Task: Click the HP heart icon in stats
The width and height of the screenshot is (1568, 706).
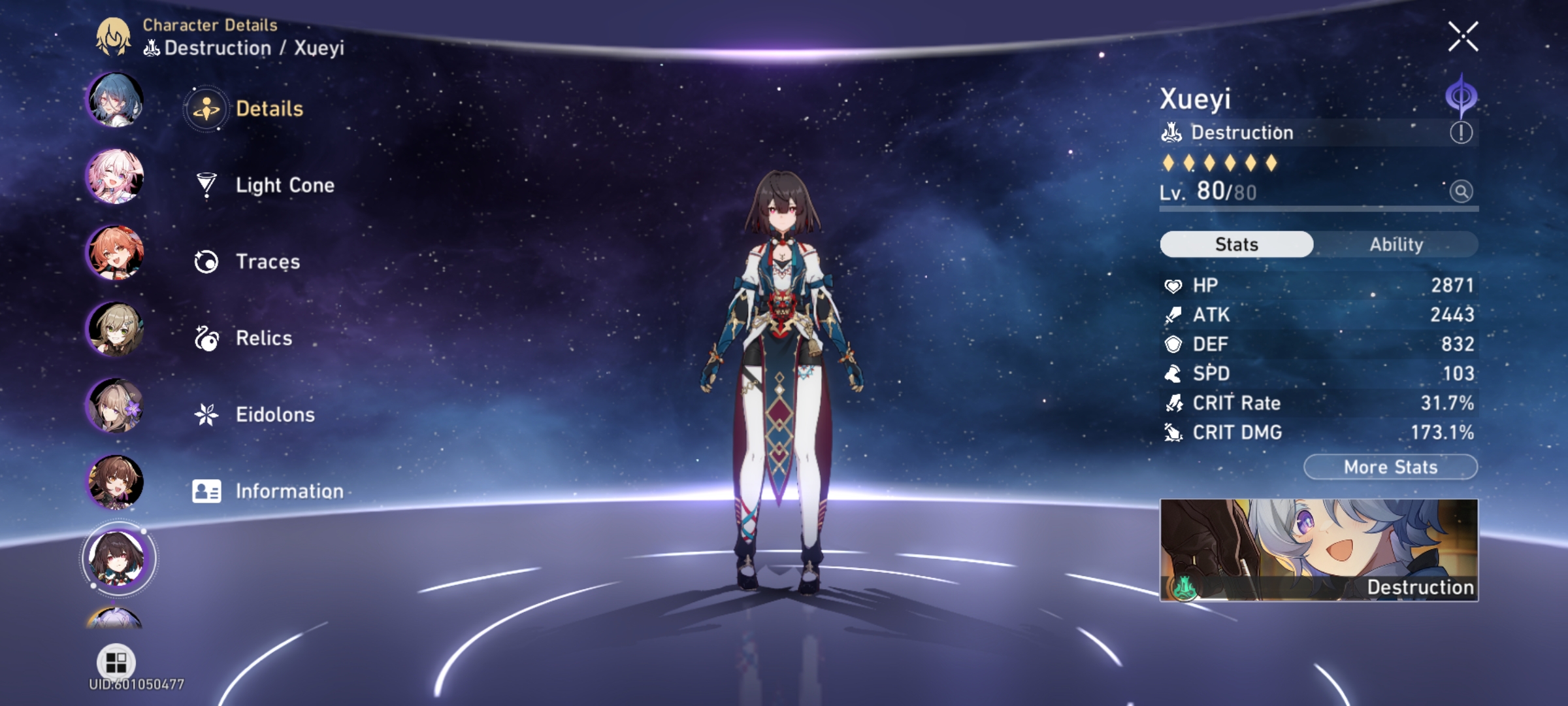Action: 1174,284
